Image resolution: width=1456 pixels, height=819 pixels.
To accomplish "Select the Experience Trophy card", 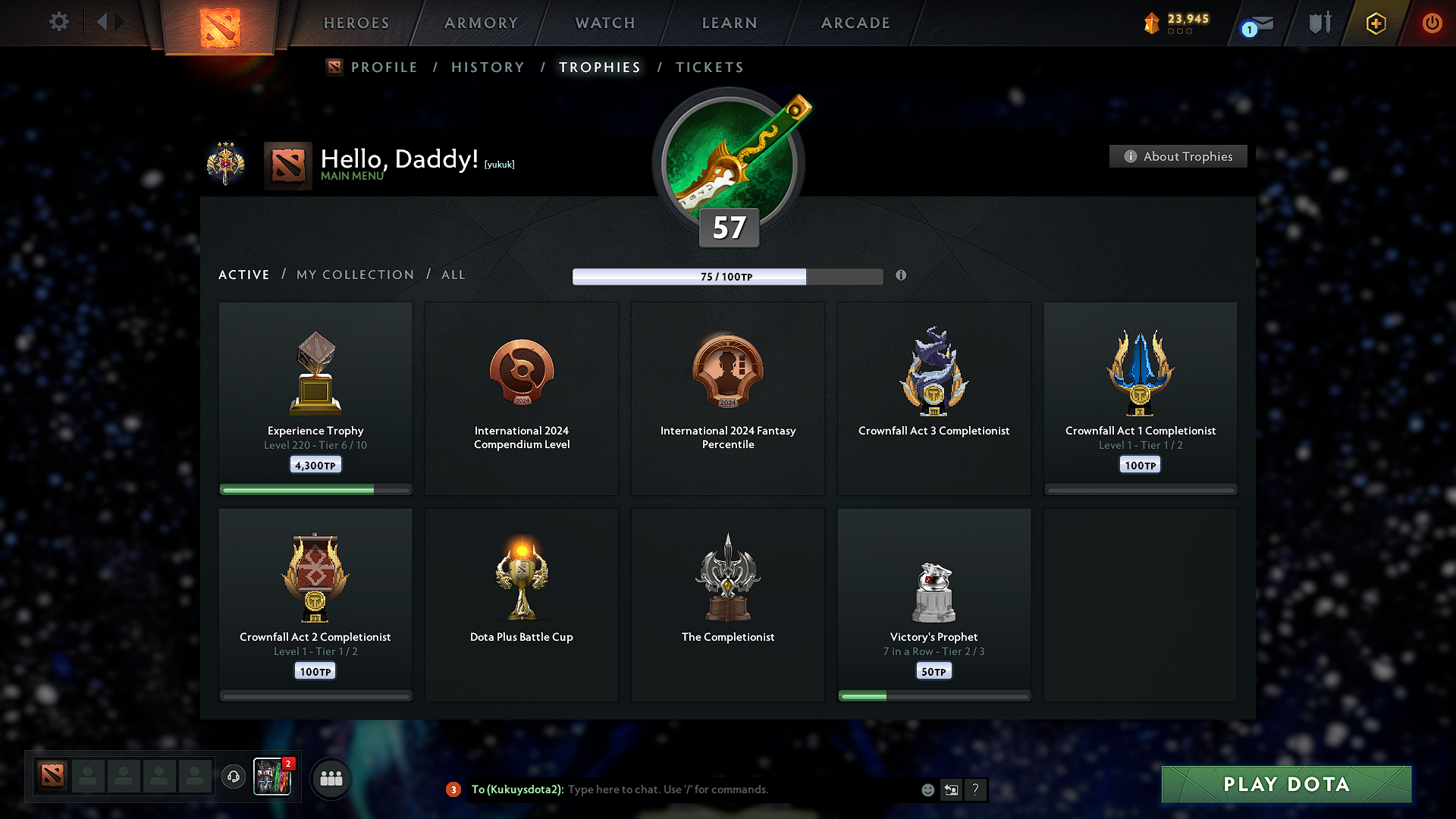I will (x=315, y=398).
